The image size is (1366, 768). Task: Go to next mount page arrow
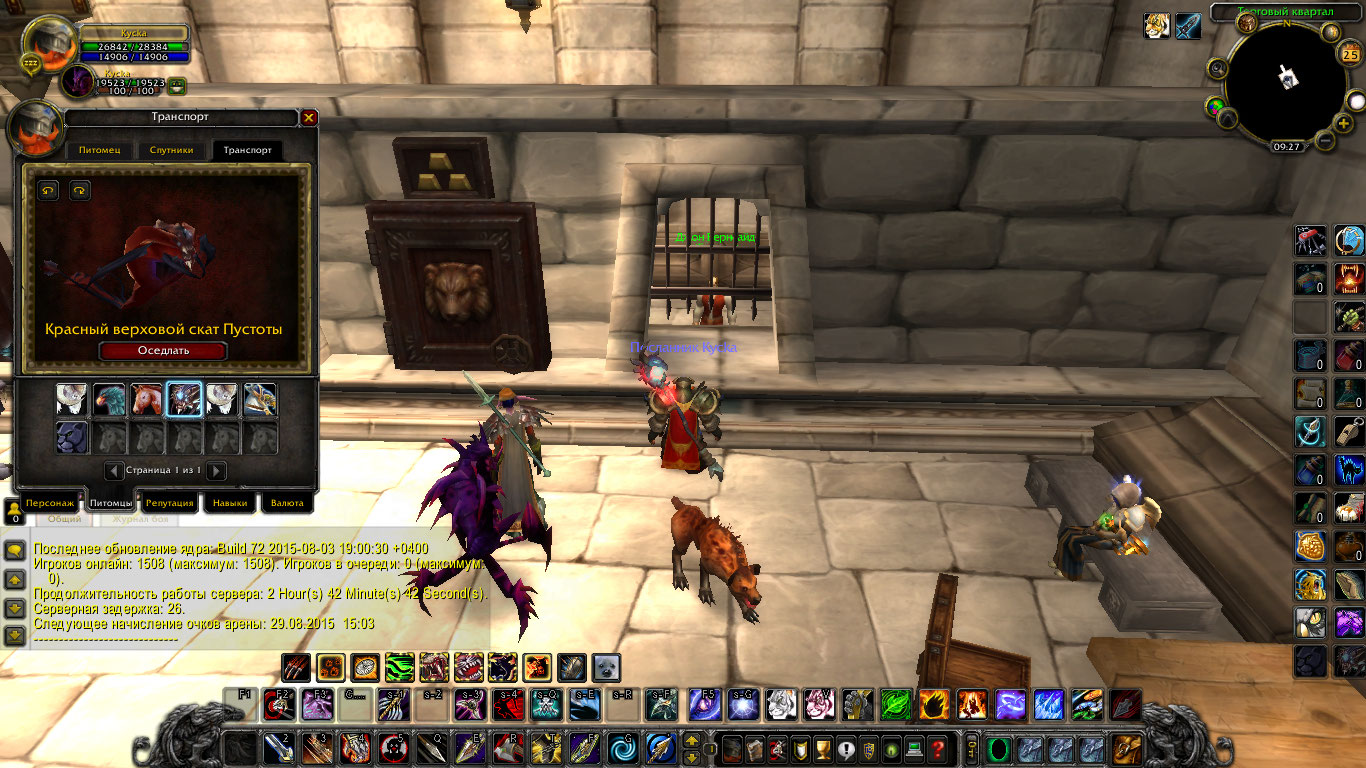pyautogui.click(x=216, y=470)
